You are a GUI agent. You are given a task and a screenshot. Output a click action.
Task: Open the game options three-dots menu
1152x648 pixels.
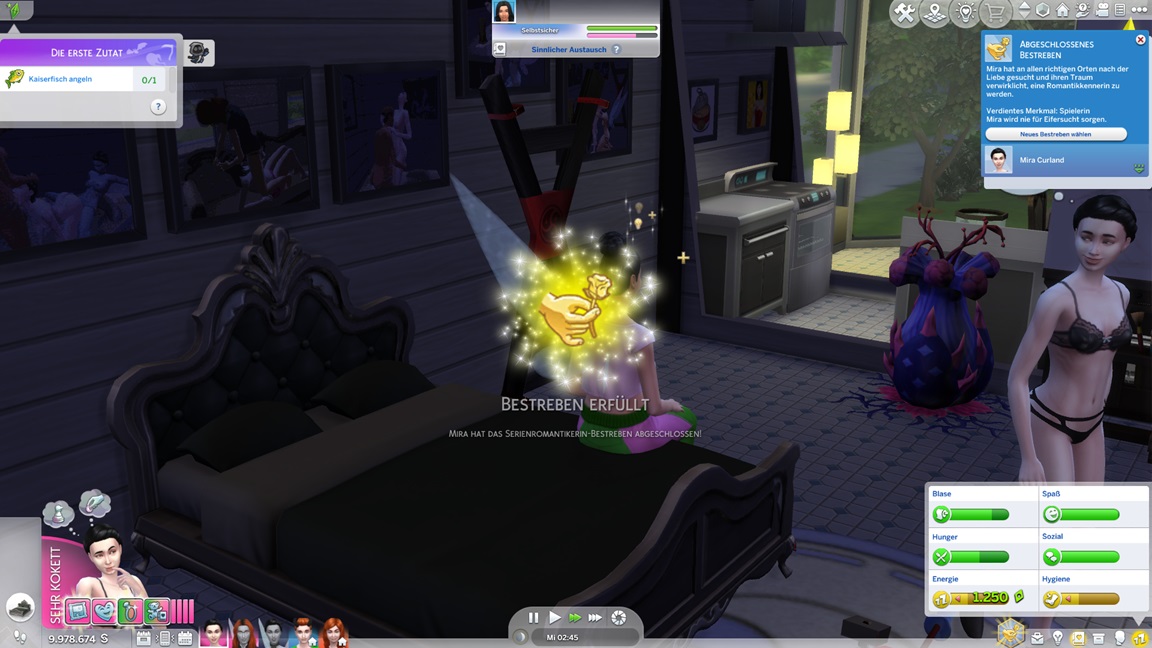1139,10
